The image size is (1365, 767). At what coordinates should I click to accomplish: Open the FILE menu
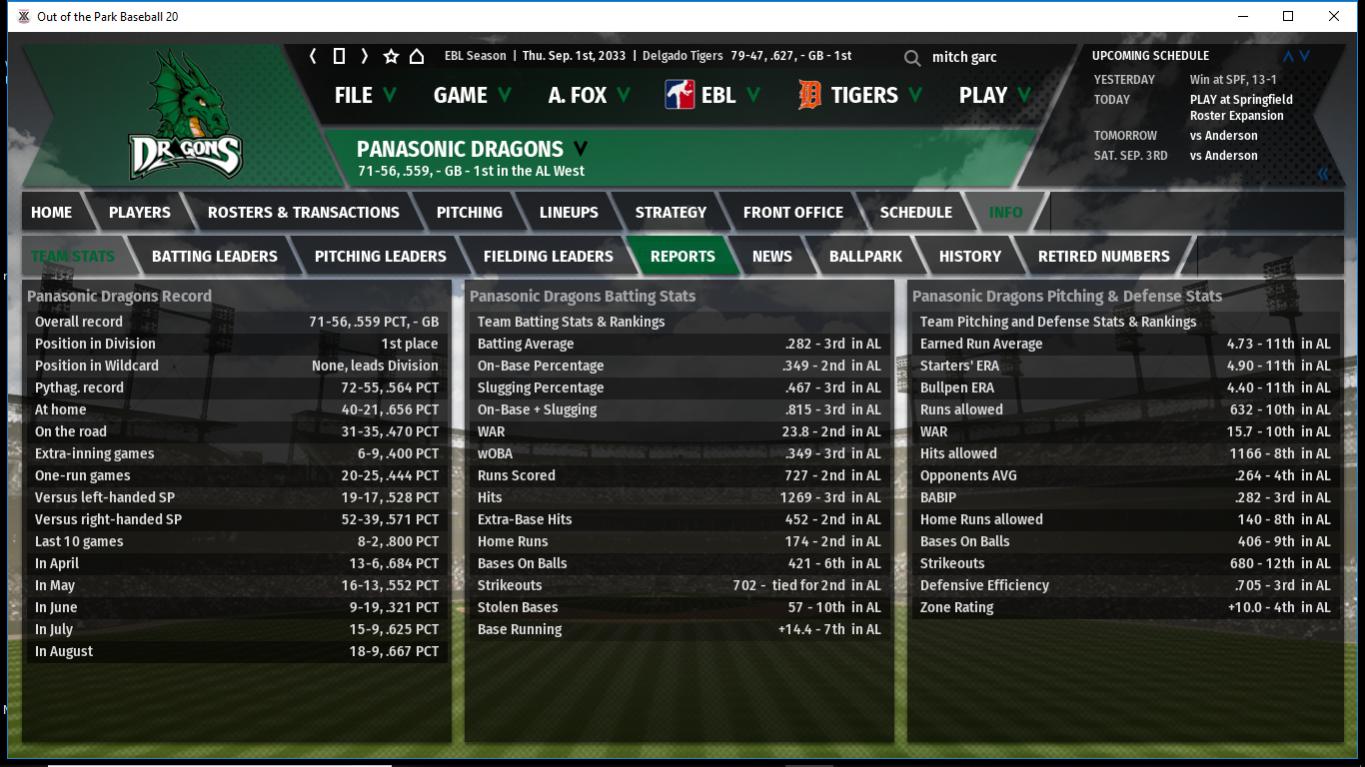point(364,95)
